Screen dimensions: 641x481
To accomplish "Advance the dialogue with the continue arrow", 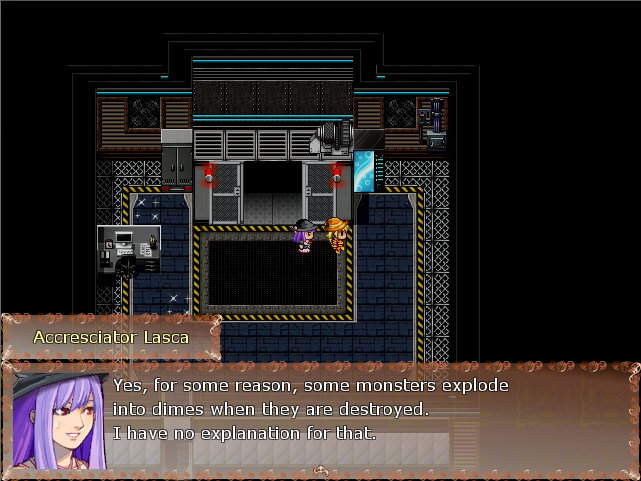I will click(320, 469).
